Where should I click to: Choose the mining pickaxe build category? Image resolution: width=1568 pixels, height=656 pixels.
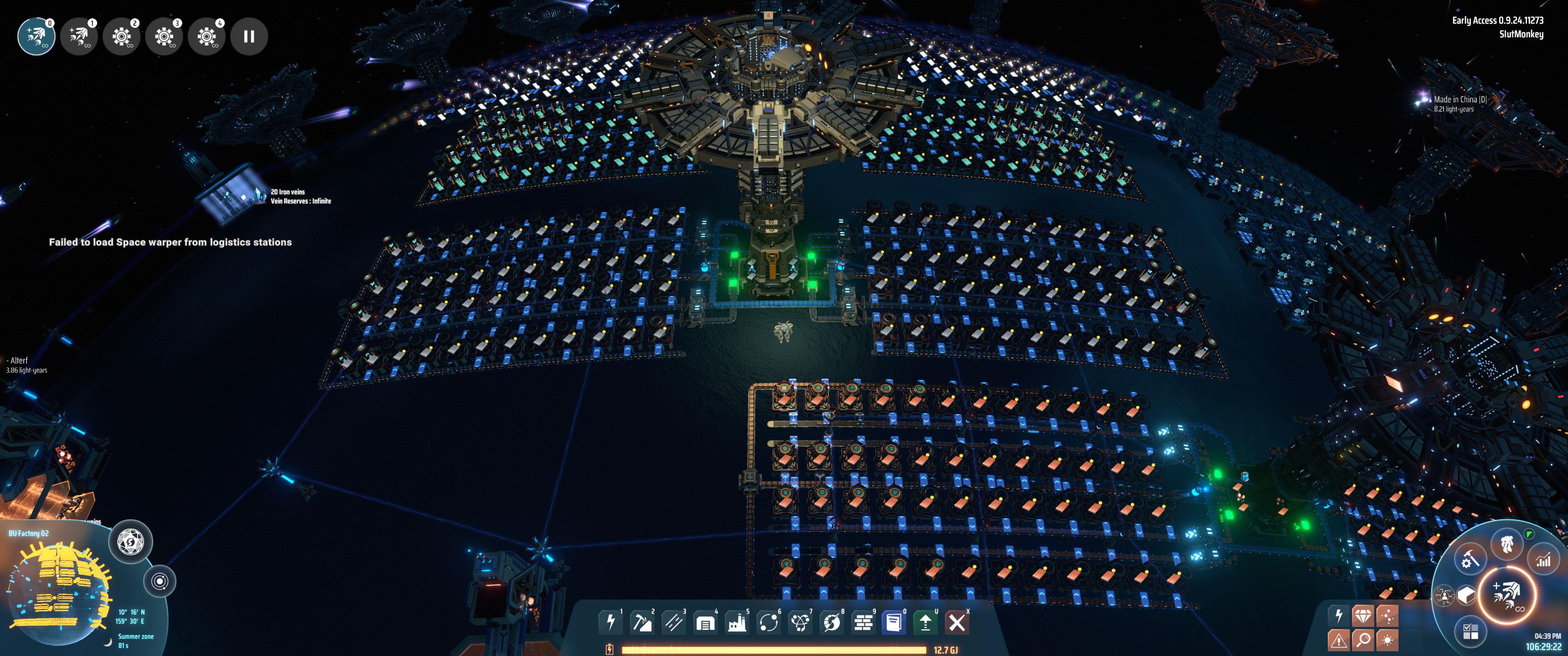(x=642, y=622)
